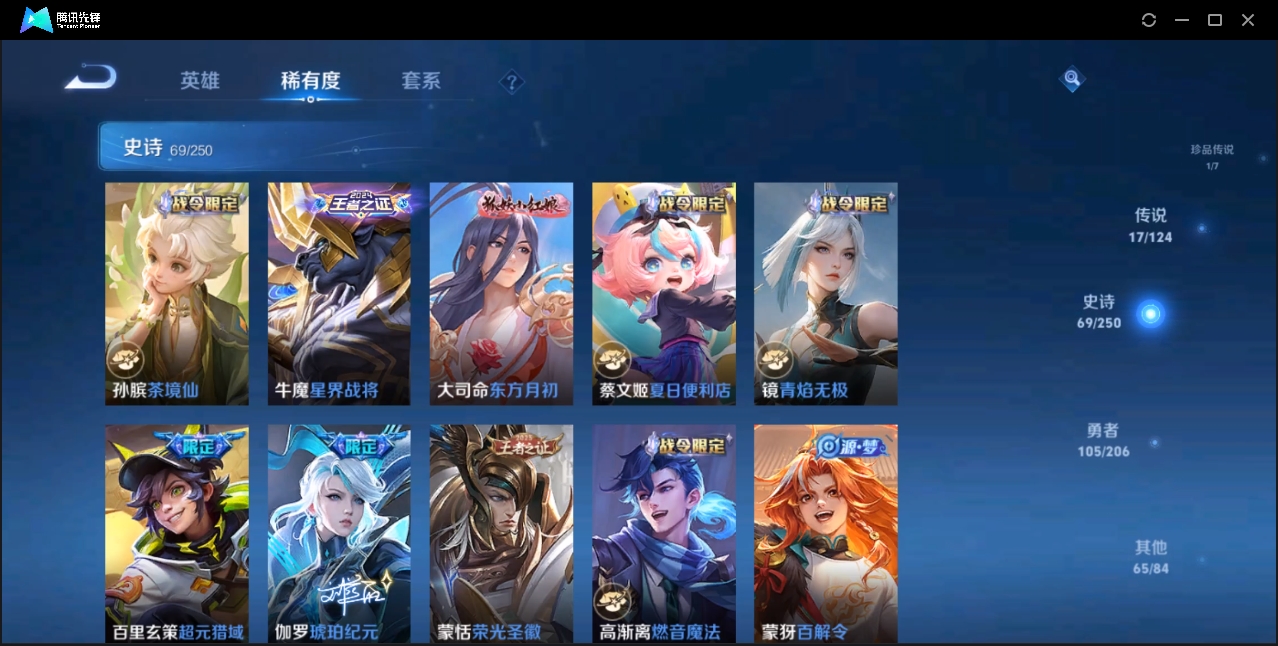Jump to the 传说 rarity section

[x=1150, y=225]
